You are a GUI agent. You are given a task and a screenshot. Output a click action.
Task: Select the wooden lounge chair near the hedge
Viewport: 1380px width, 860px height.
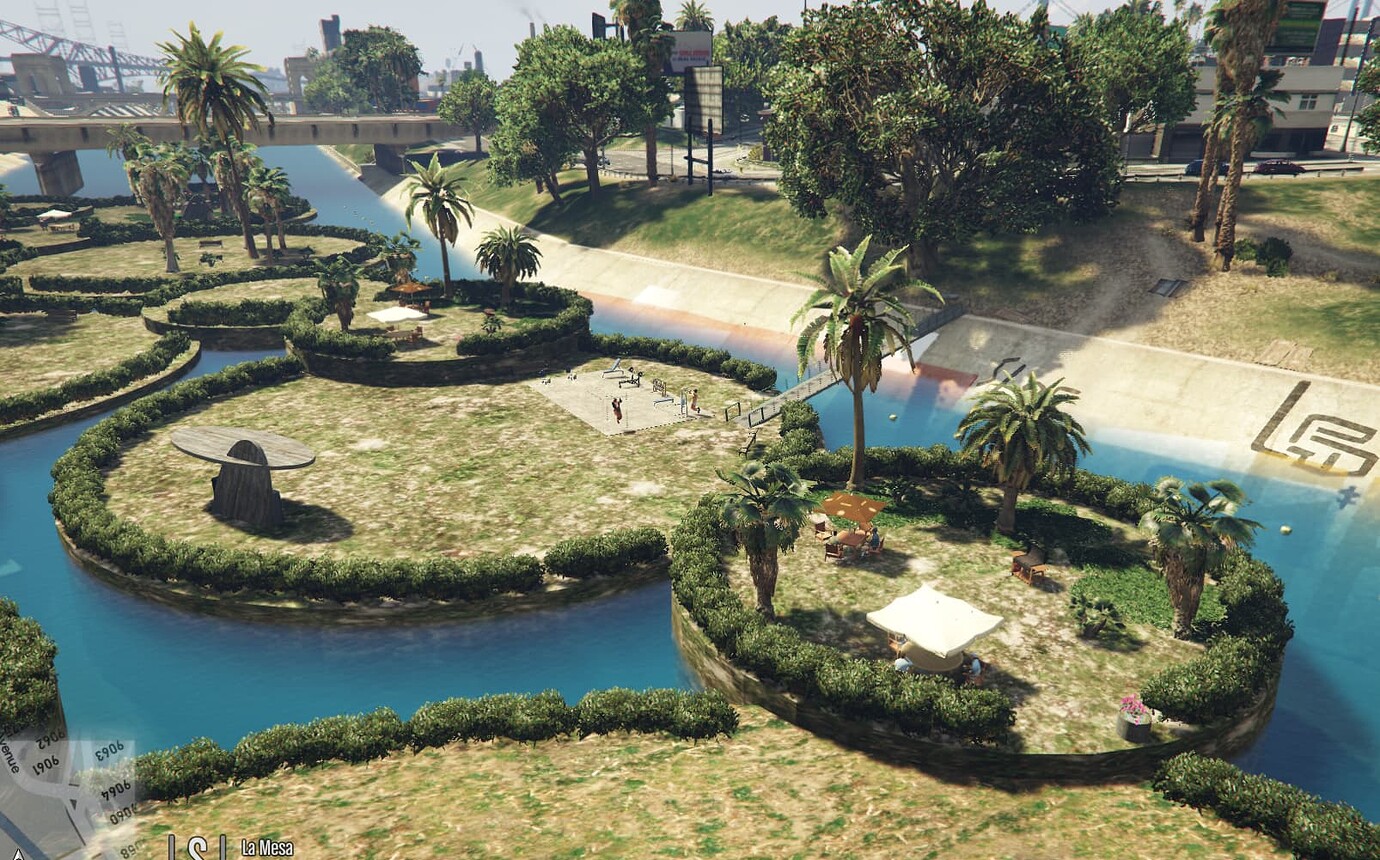coord(1029,564)
